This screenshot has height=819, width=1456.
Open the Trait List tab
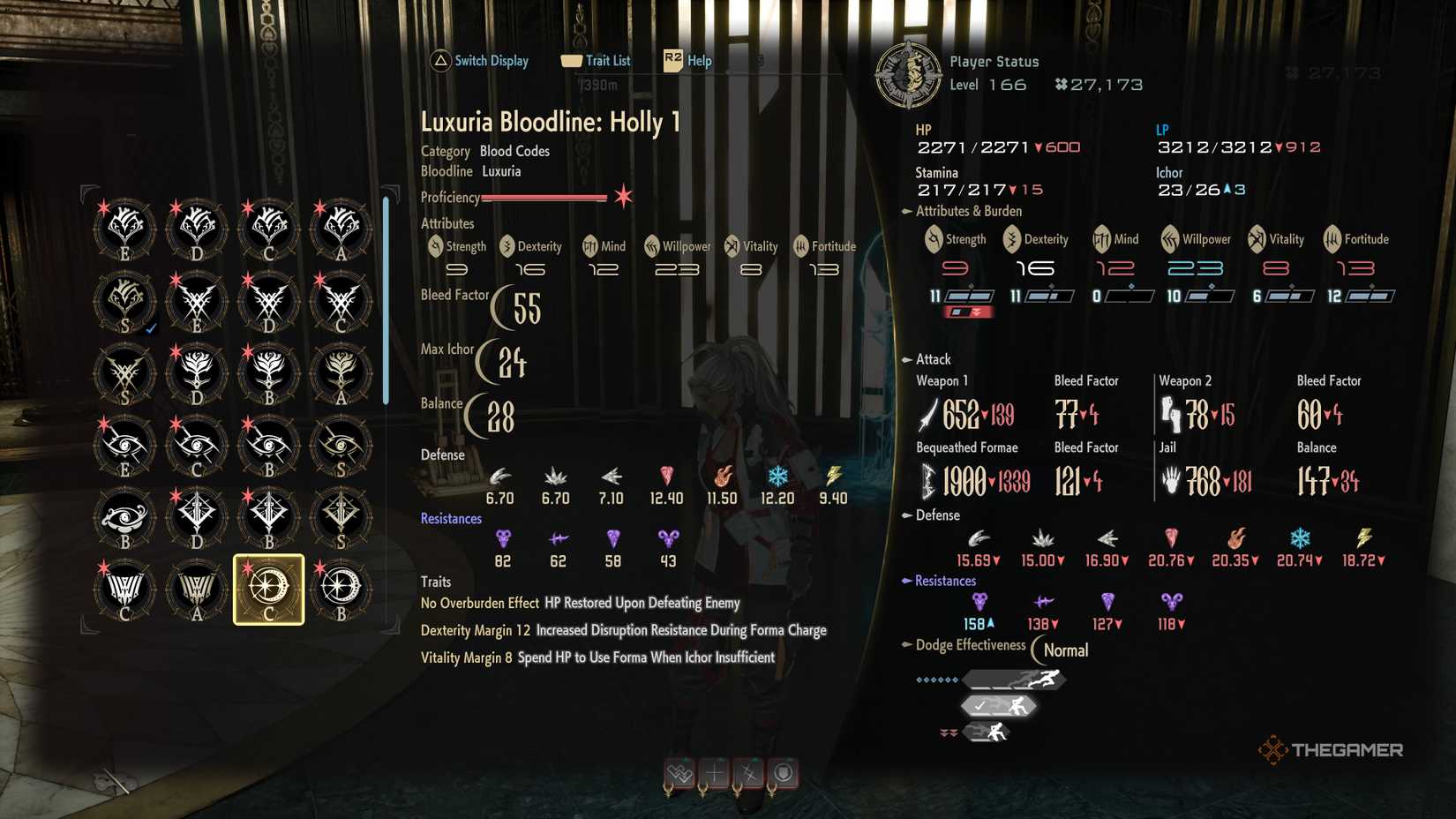click(597, 60)
